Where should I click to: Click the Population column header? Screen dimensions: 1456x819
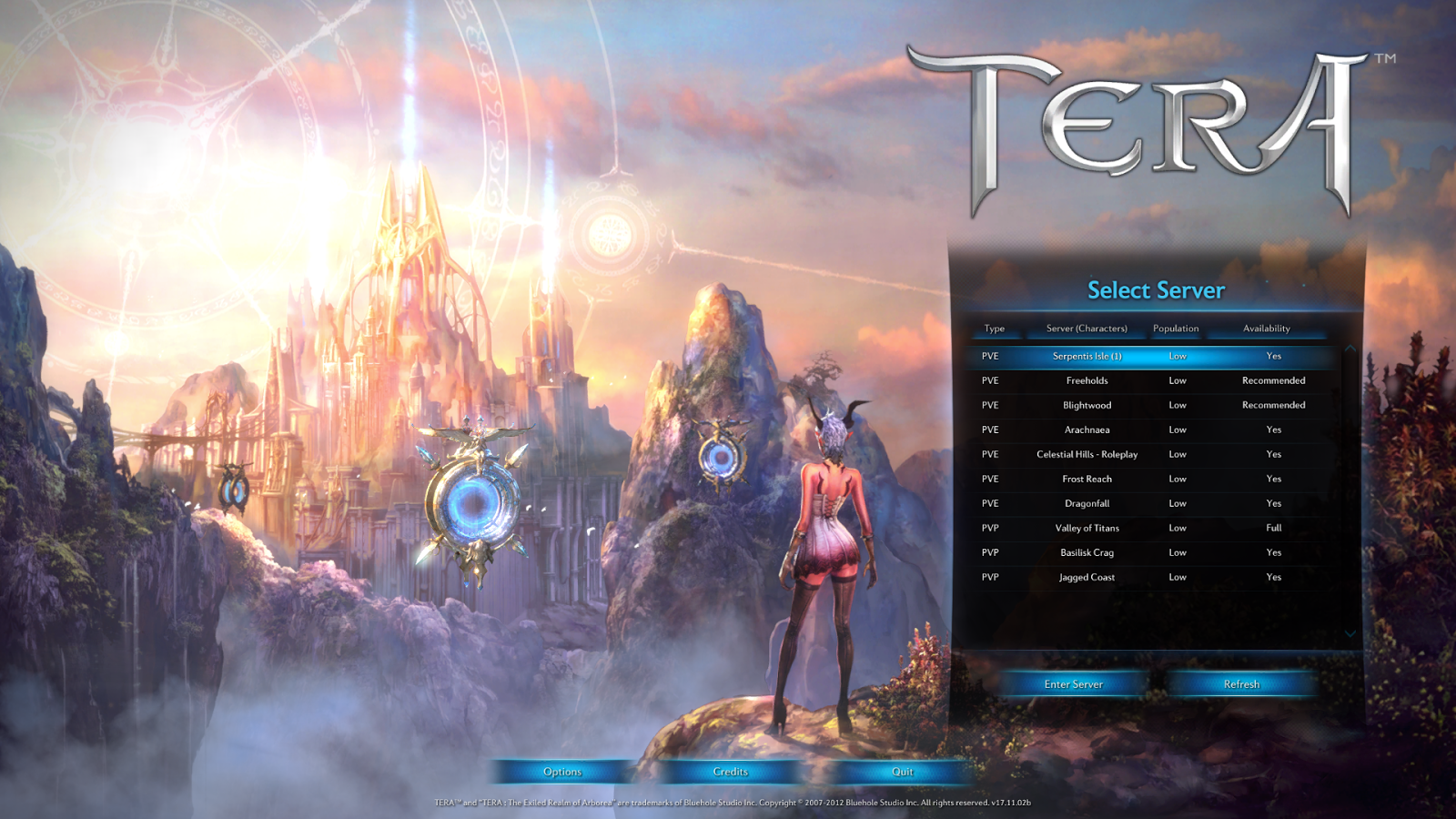click(x=1177, y=329)
